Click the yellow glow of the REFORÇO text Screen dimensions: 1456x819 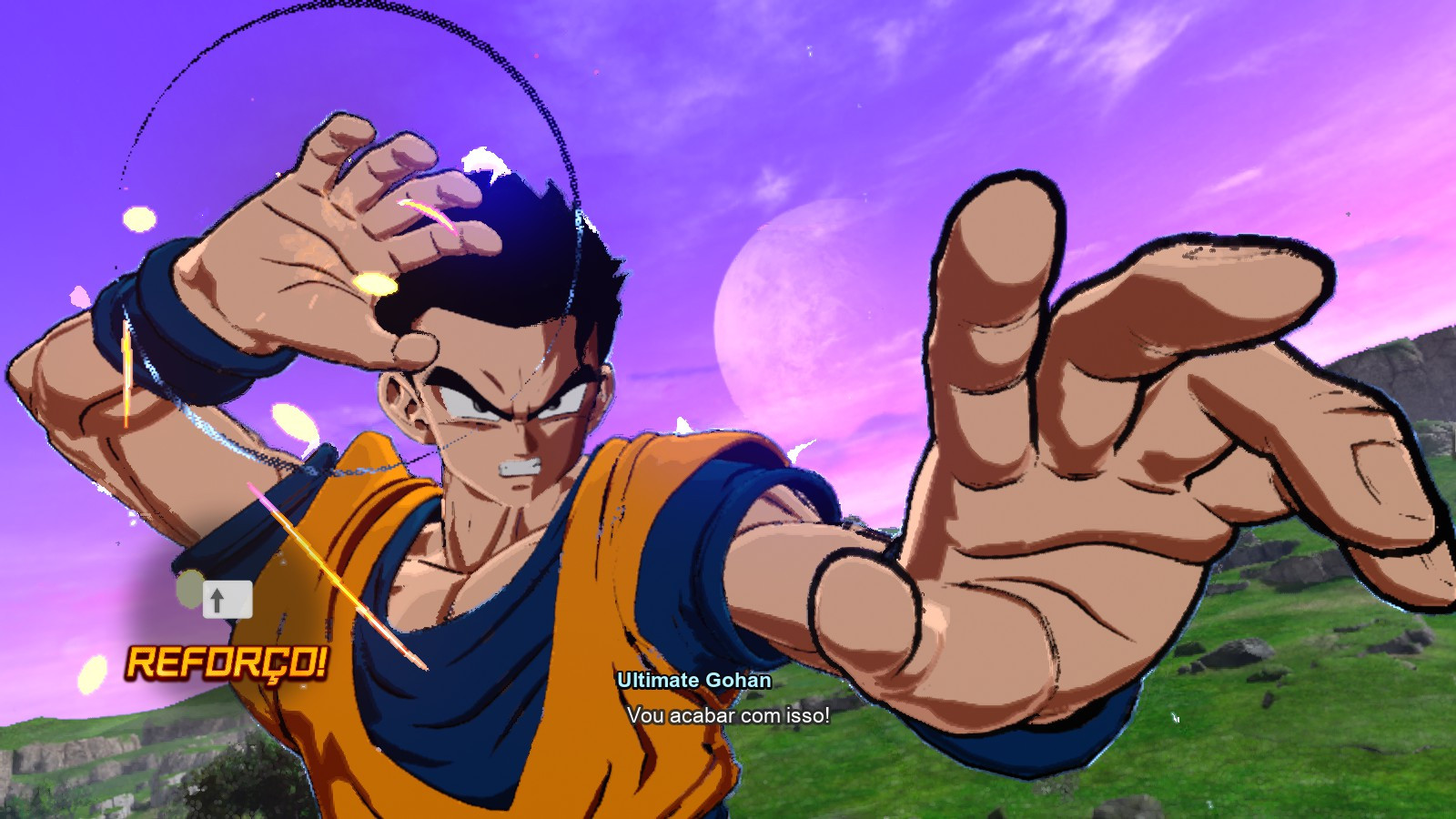pyautogui.click(x=230, y=663)
